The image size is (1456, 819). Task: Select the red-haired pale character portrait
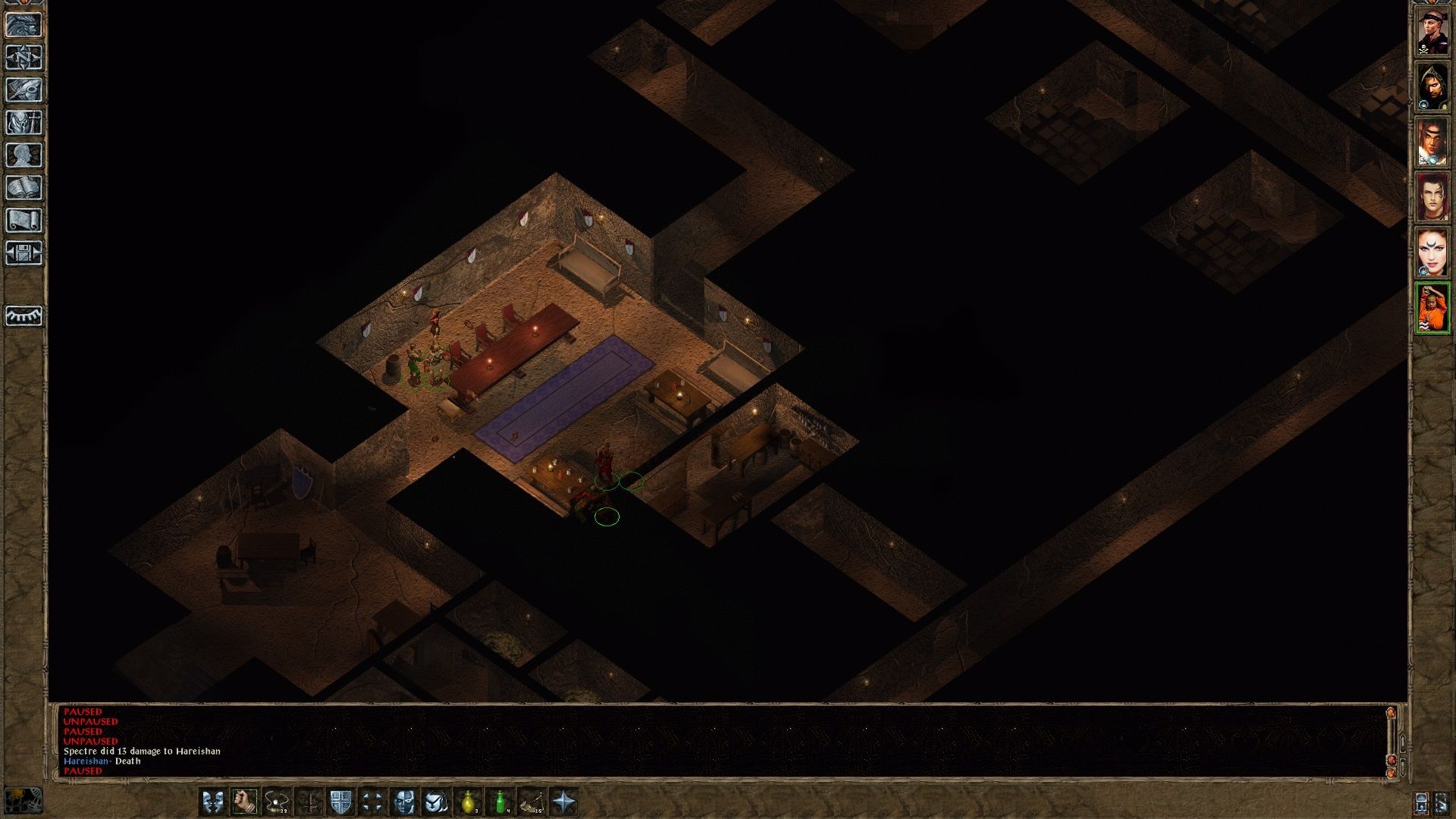tap(1432, 197)
